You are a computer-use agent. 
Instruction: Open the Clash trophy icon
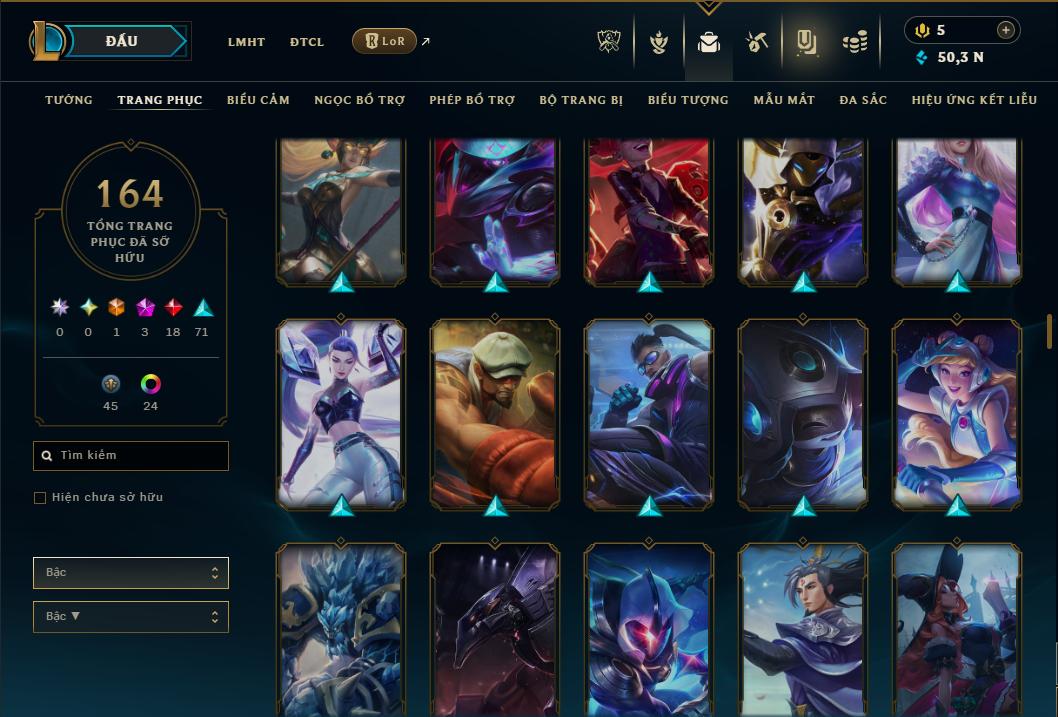click(x=609, y=42)
